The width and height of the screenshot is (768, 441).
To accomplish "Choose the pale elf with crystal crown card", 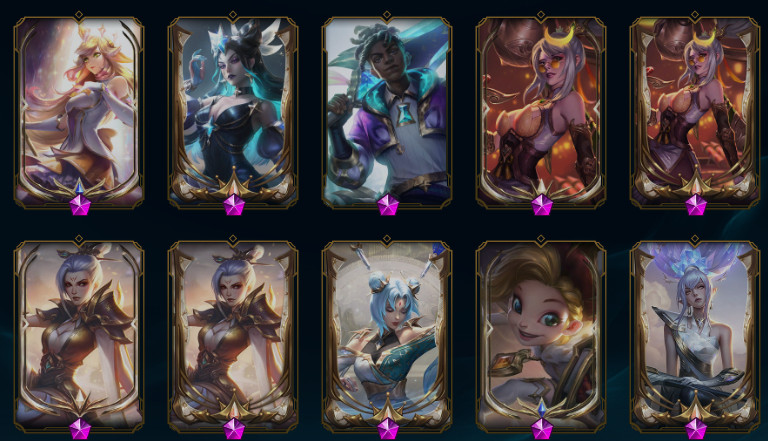I will [695, 335].
